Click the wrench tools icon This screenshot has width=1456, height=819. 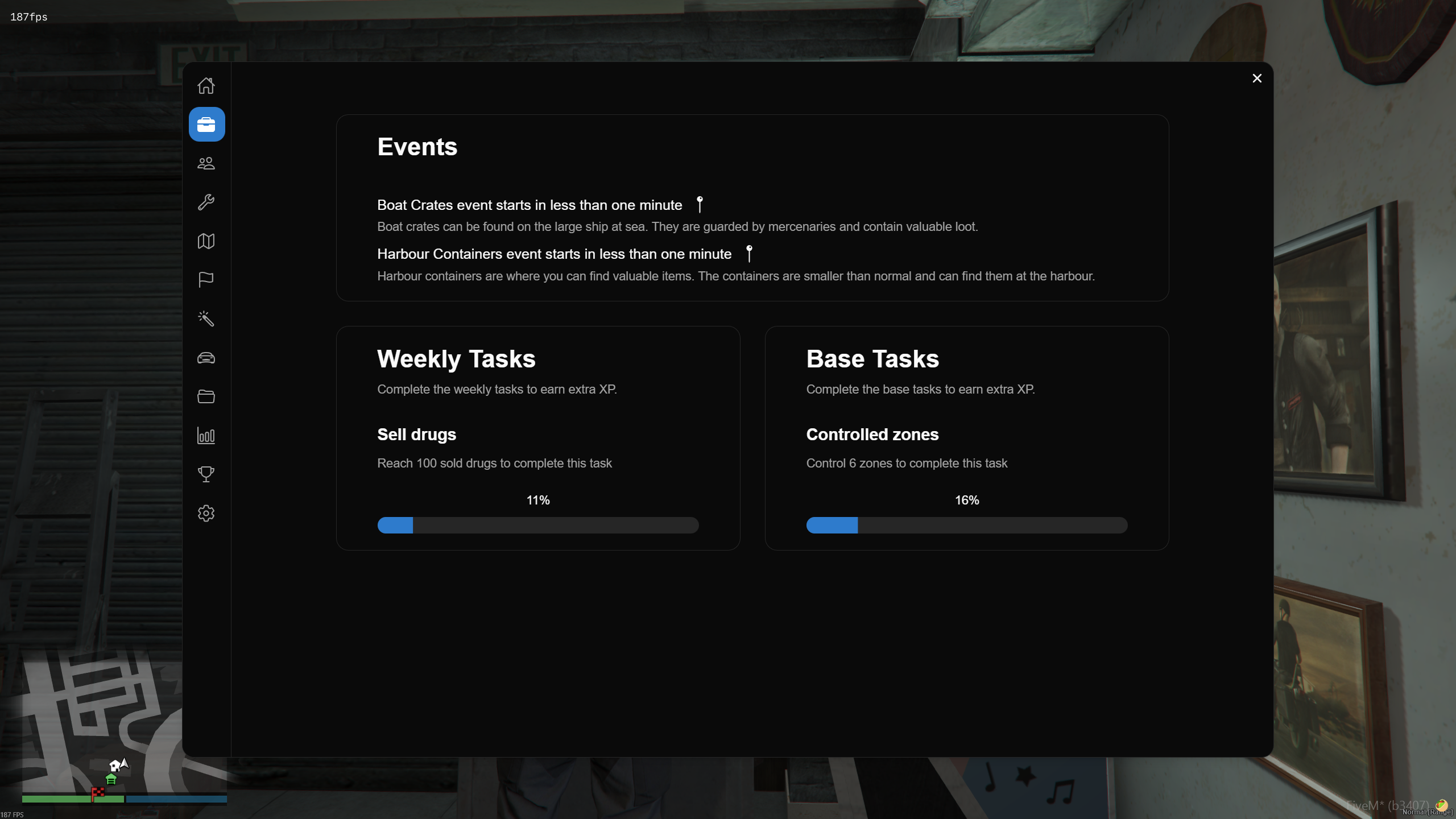coord(206,202)
